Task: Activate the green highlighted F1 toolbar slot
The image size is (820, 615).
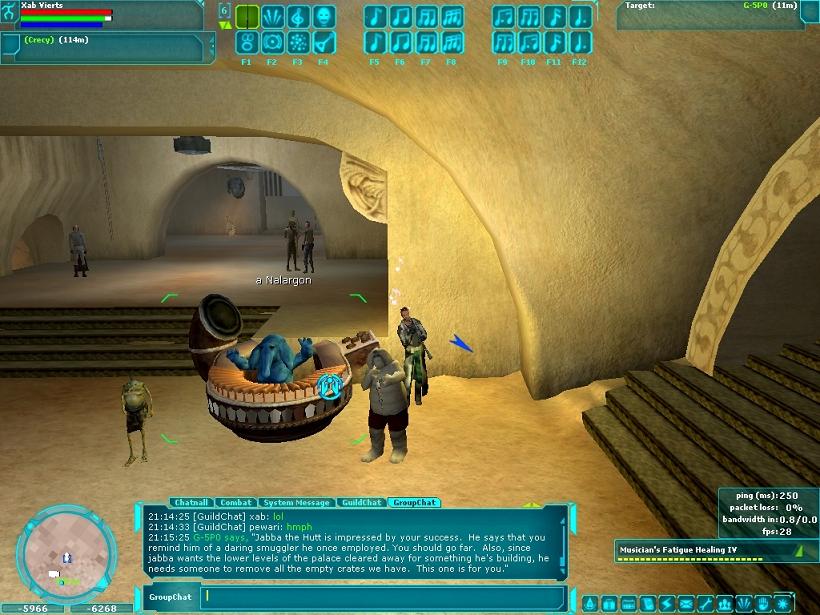Action: click(x=247, y=17)
